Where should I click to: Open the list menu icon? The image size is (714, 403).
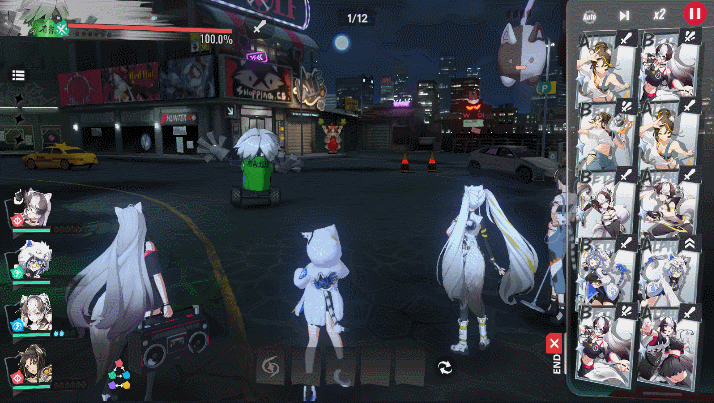pyautogui.click(x=19, y=75)
